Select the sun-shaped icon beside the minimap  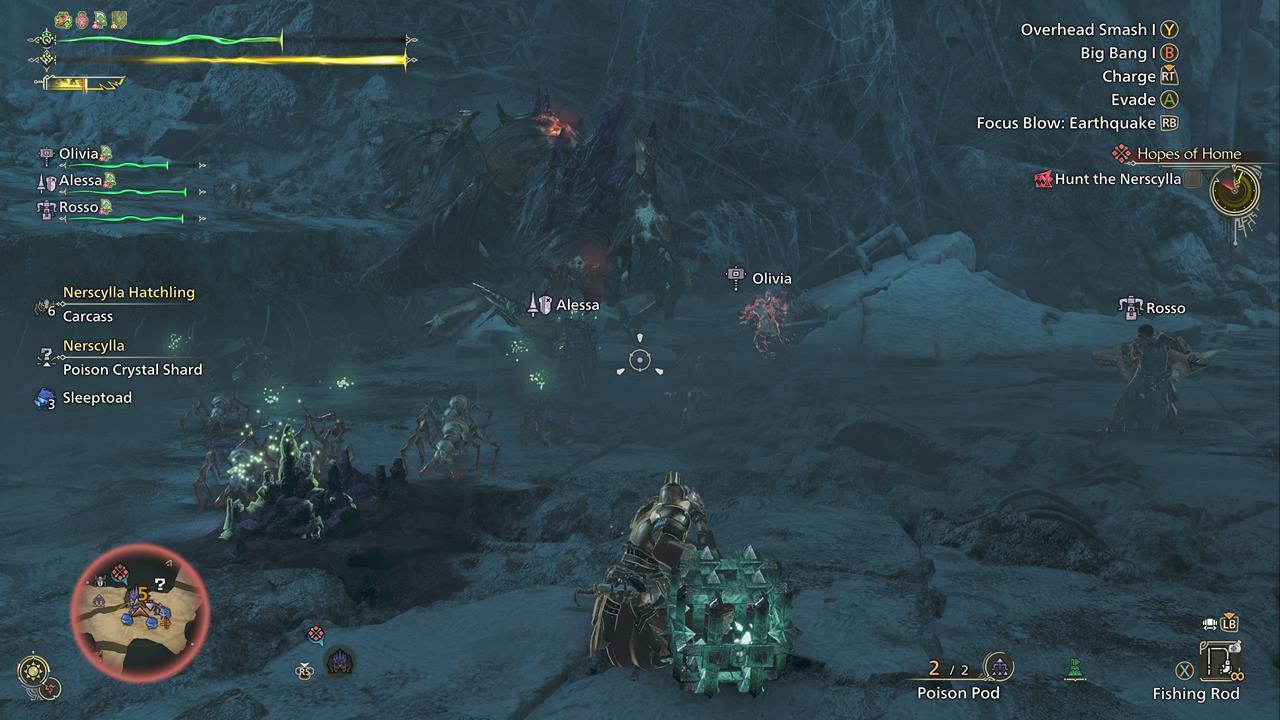[34, 672]
